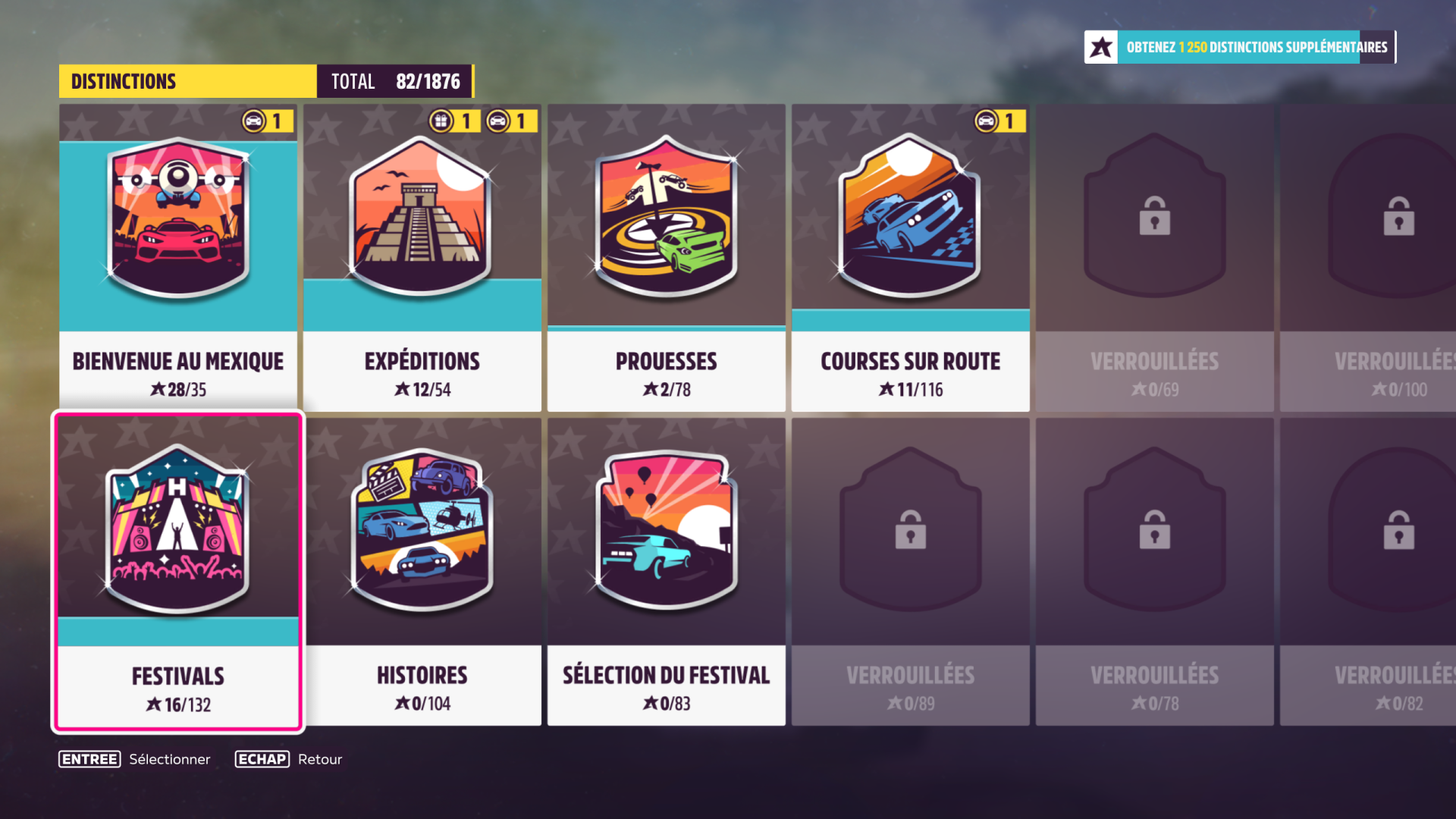Open the Bienvenue au Mexique category
This screenshot has width=1456, height=819.
[x=178, y=258]
